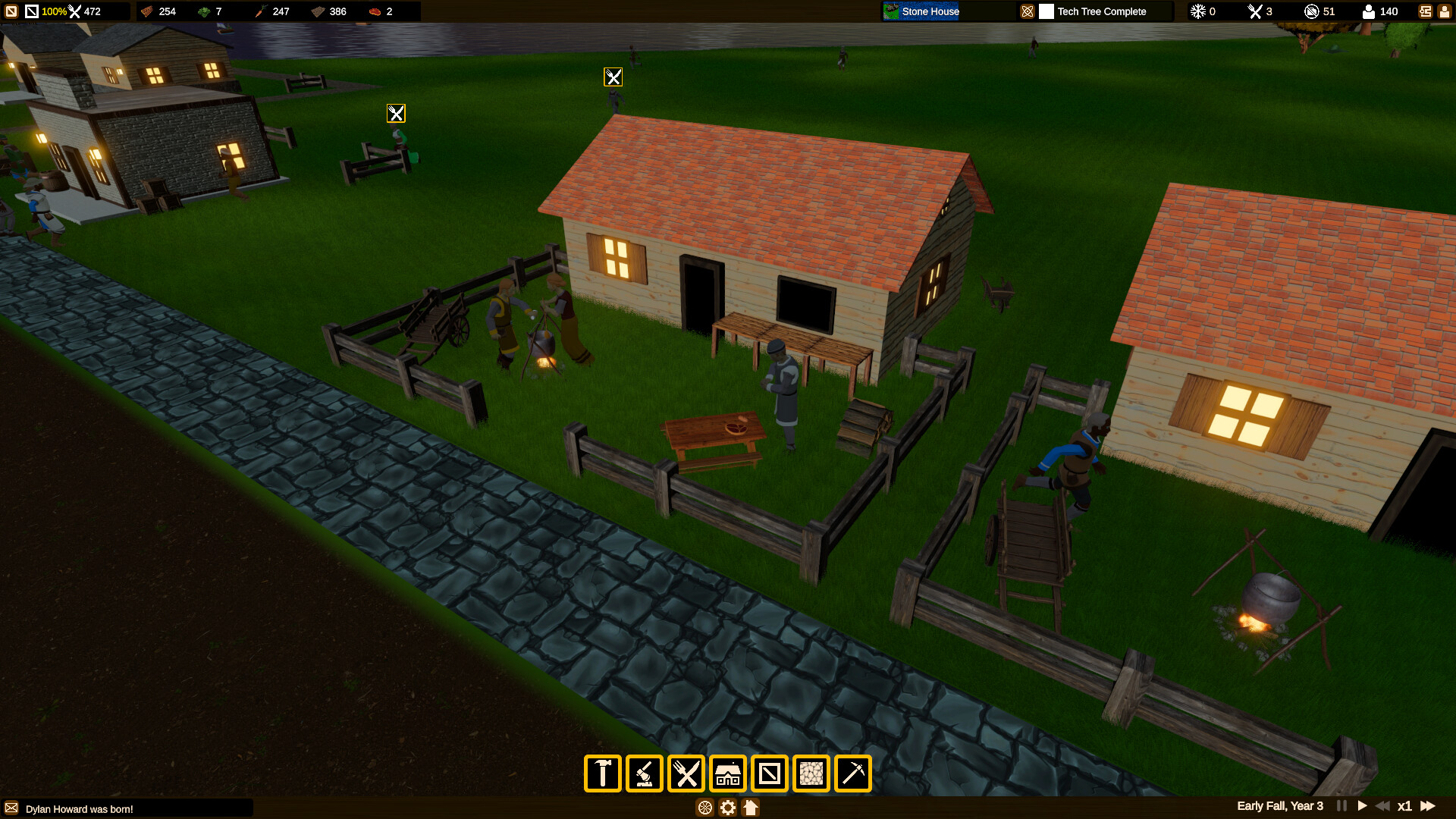Image resolution: width=1456 pixels, height=819 pixels.
Task: Toggle the diagonal square selection tool
Action: coord(768,773)
